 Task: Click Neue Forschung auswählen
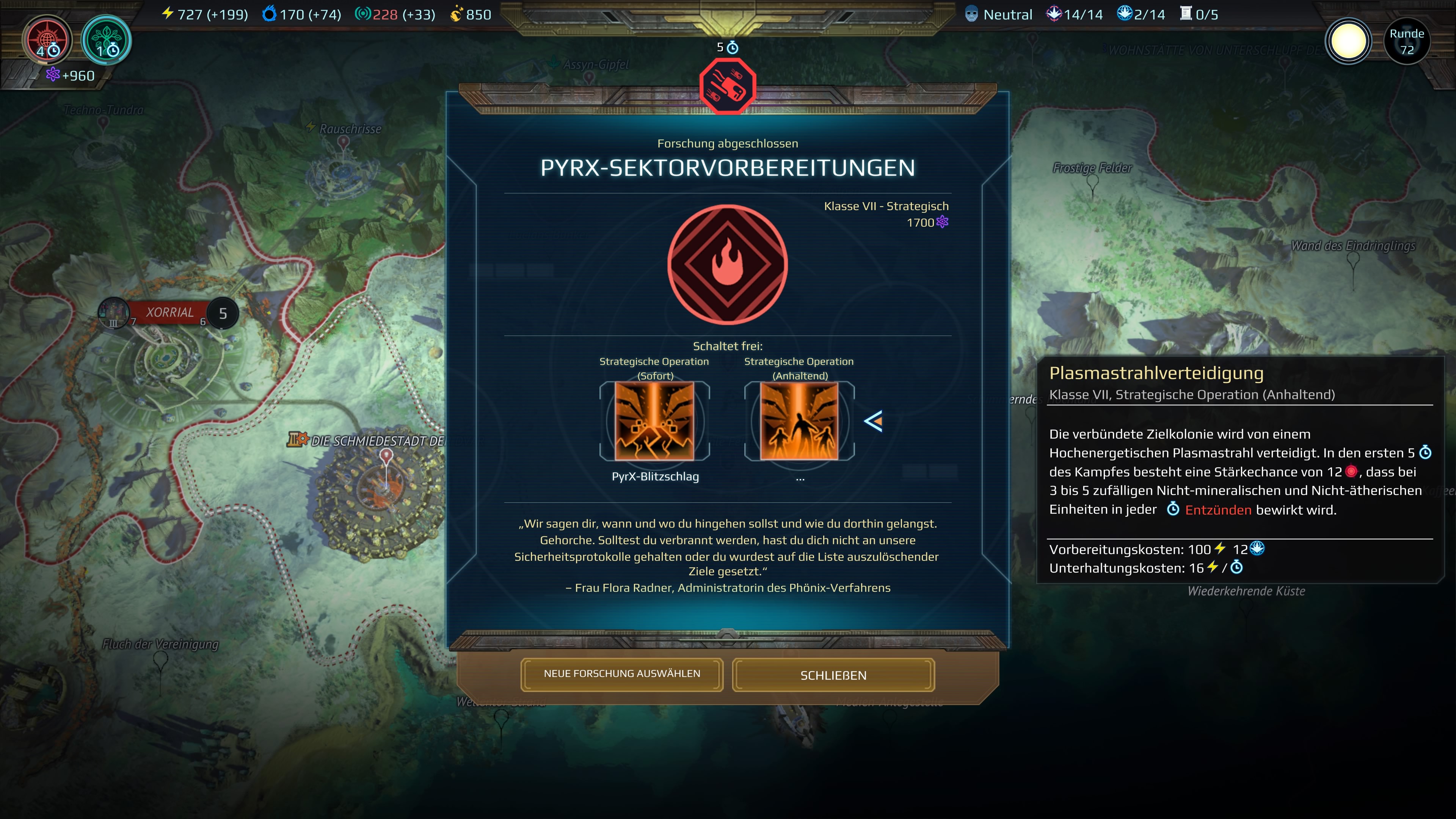pos(622,674)
